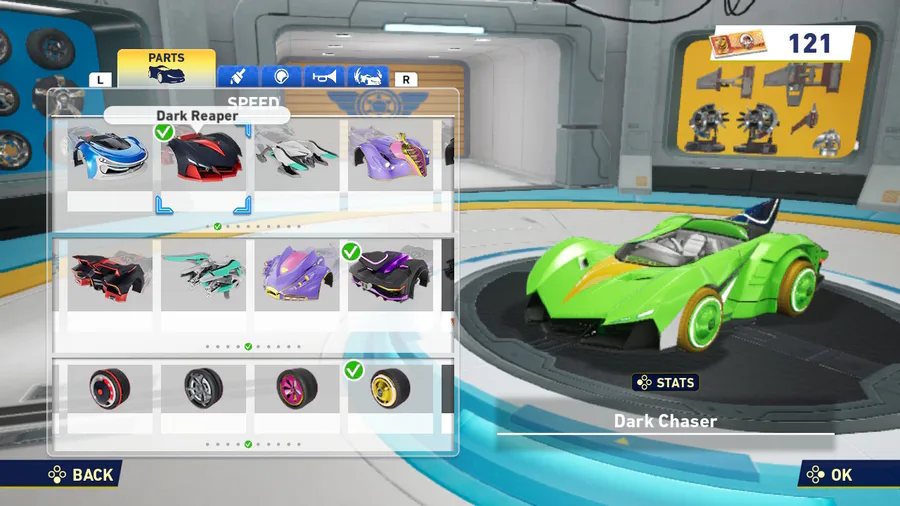Show the Dark Chaser STATS
The image size is (900, 506).
click(x=665, y=383)
